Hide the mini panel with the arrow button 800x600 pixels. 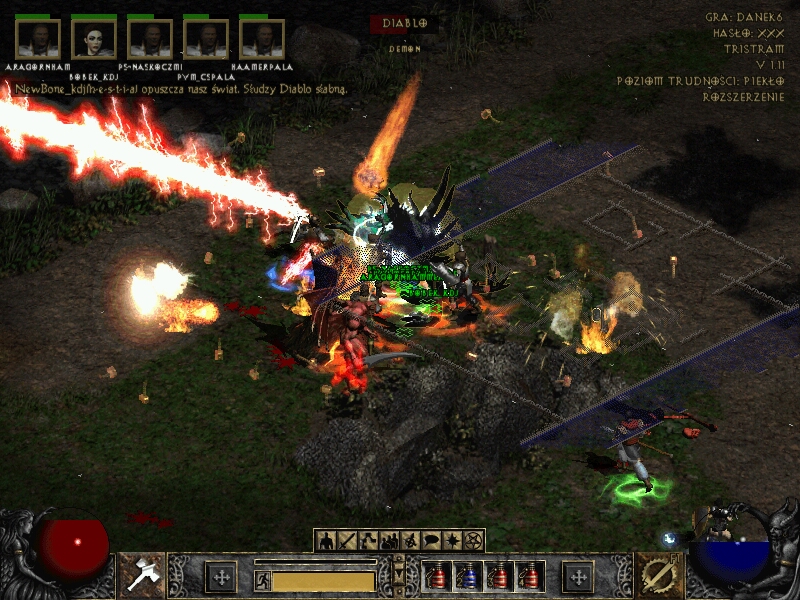coord(399,575)
